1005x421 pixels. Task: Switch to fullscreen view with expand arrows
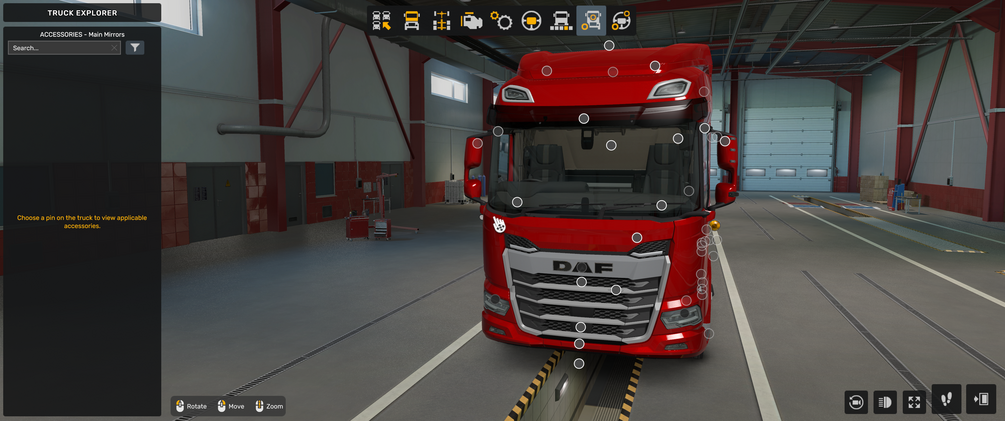click(x=914, y=401)
